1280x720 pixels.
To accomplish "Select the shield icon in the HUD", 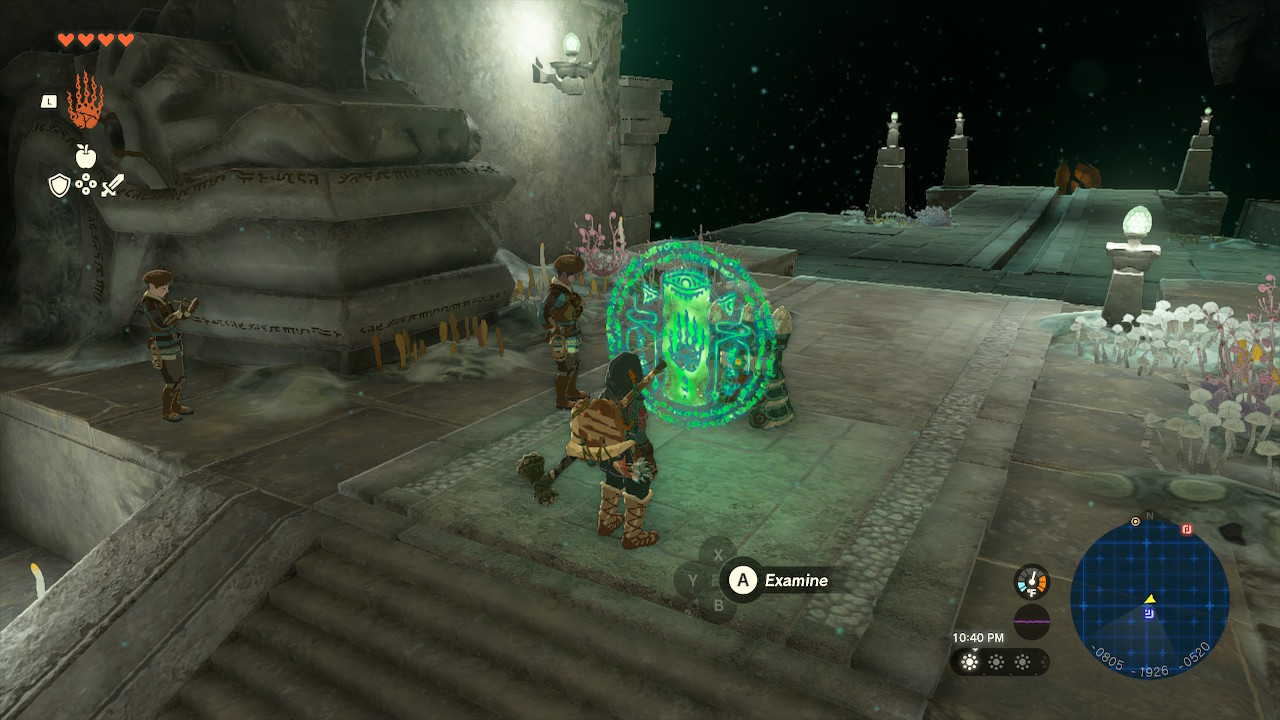I will pos(59,185).
